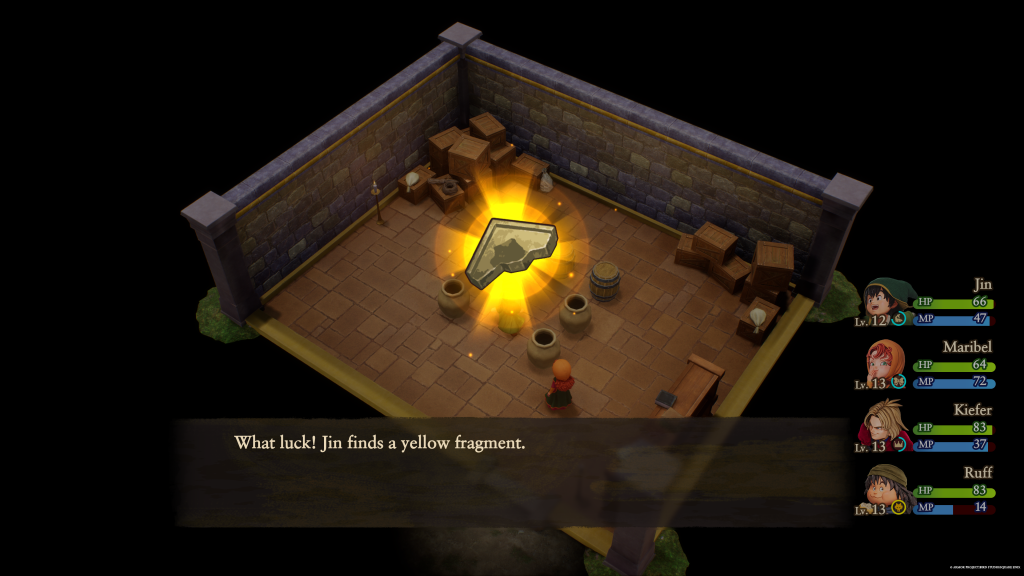Click Kiefer's party portrait
Image resolution: width=1024 pixels, height=576 pixels.
click(x=884, y=424)
